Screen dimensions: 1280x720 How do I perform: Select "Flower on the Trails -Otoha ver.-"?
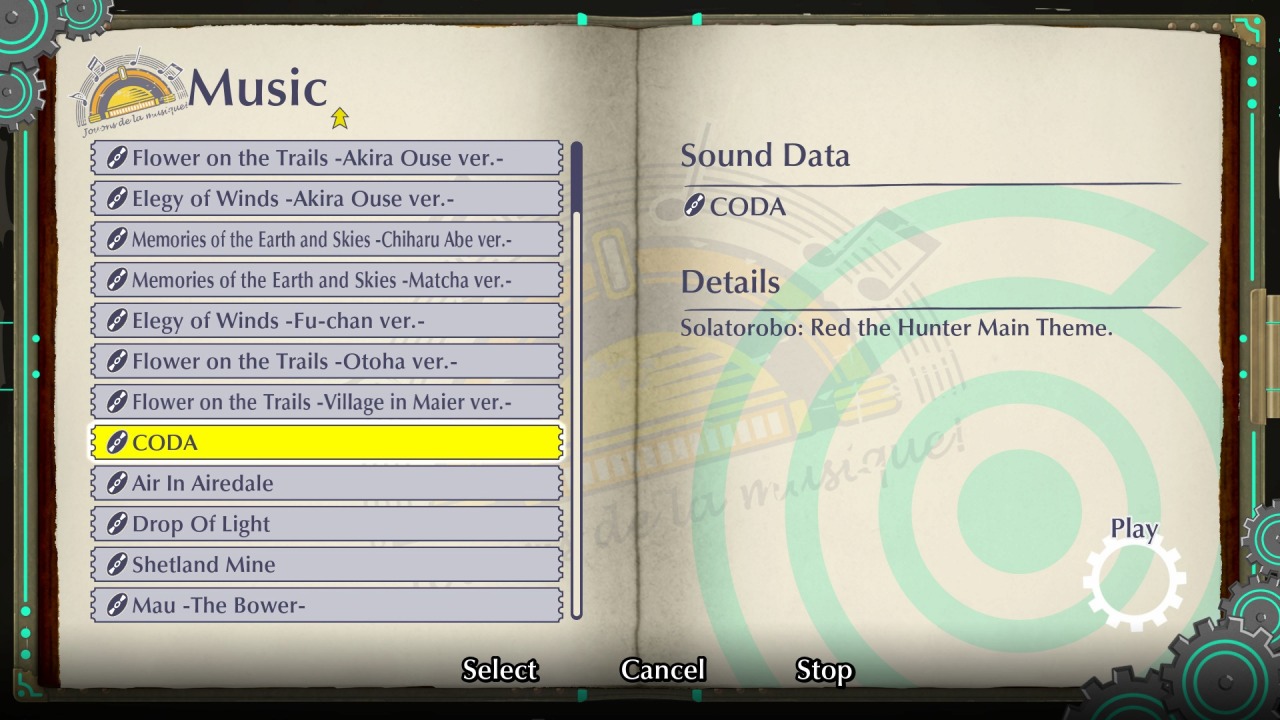pos(325,361)
